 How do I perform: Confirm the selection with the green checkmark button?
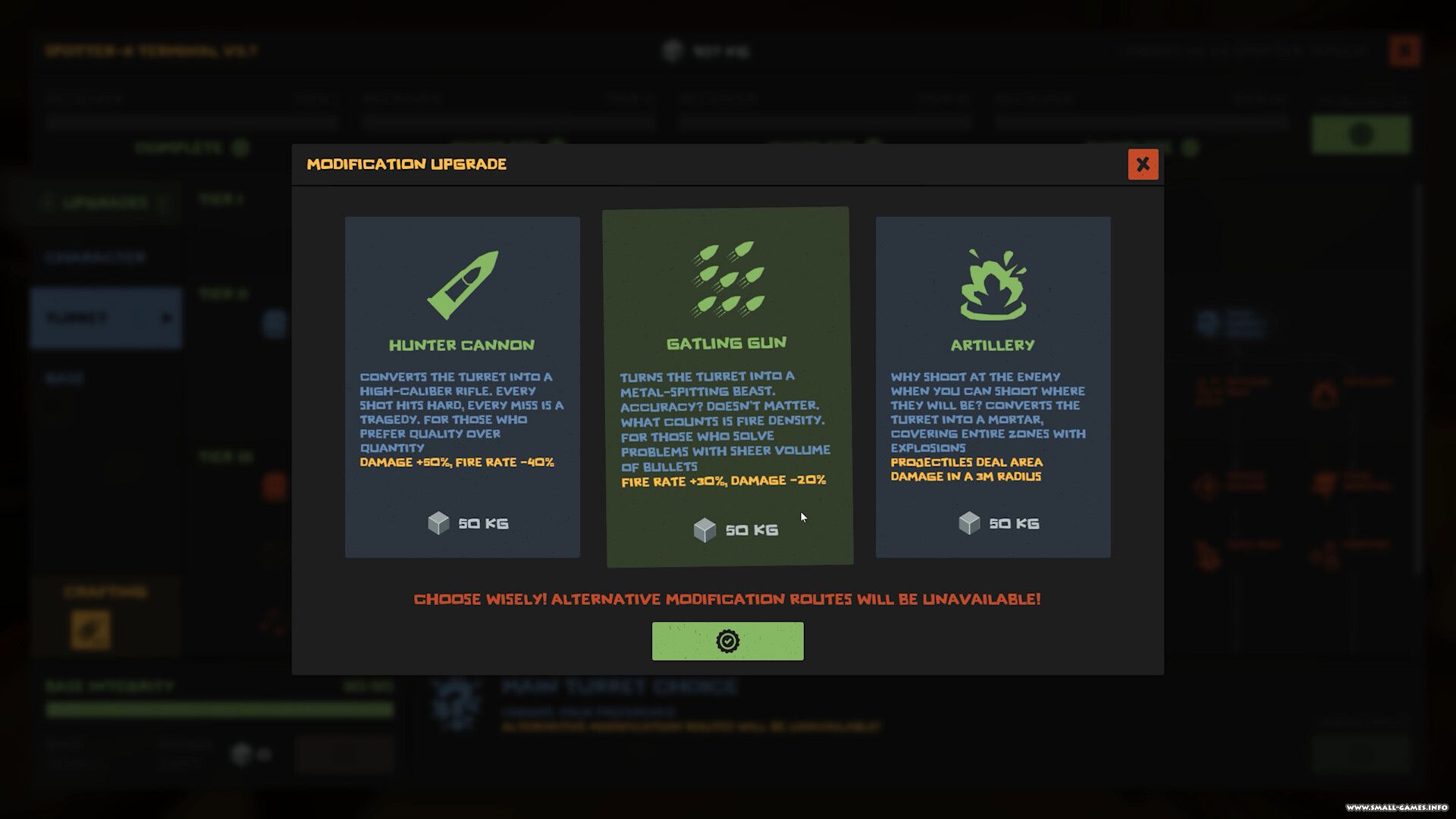[727, 641]
